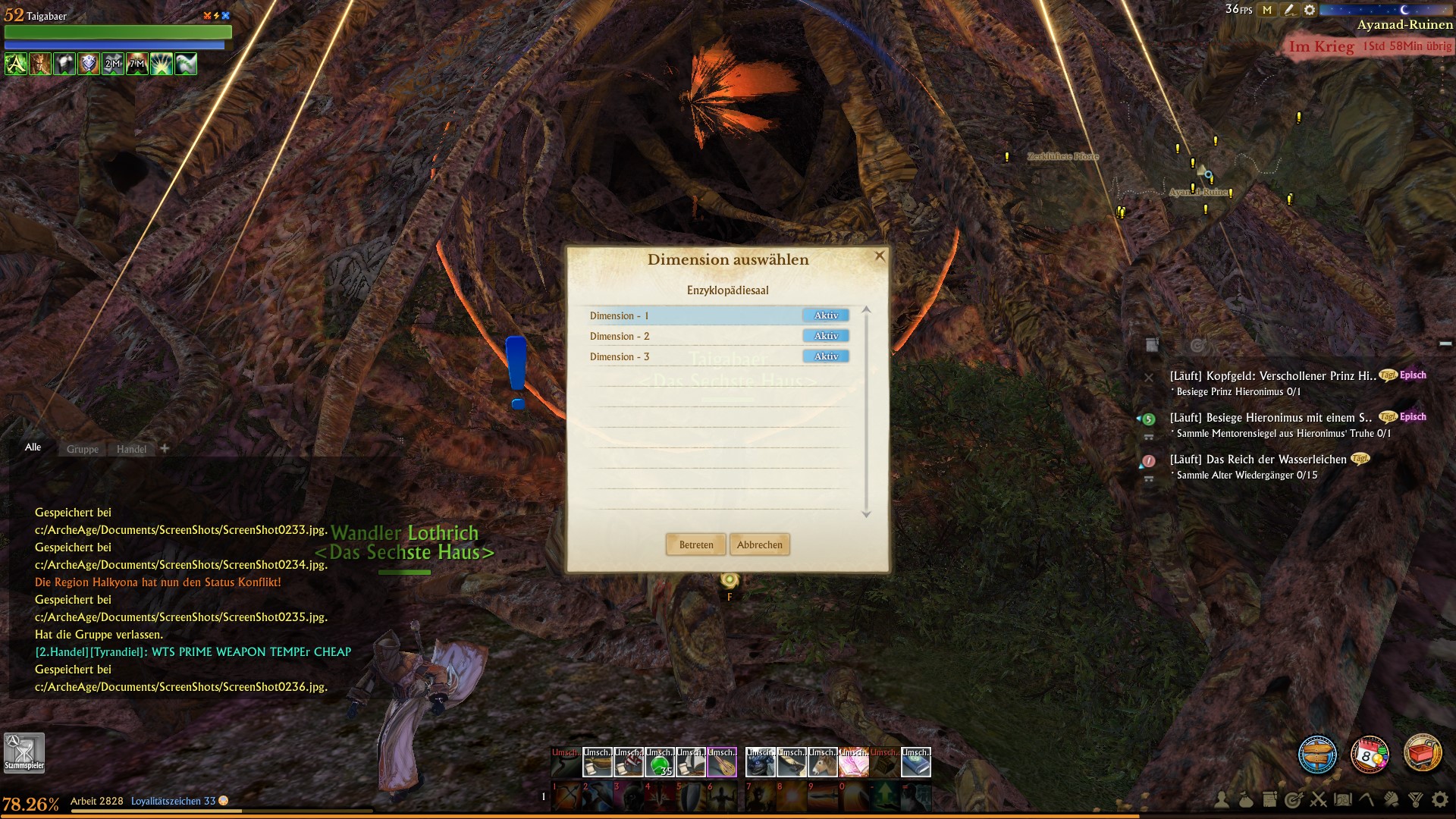The height and width of the screenshot is (819, 1456).
Task: Switch to the Gruppe chat tab
Action: click(x=81, y=449)
